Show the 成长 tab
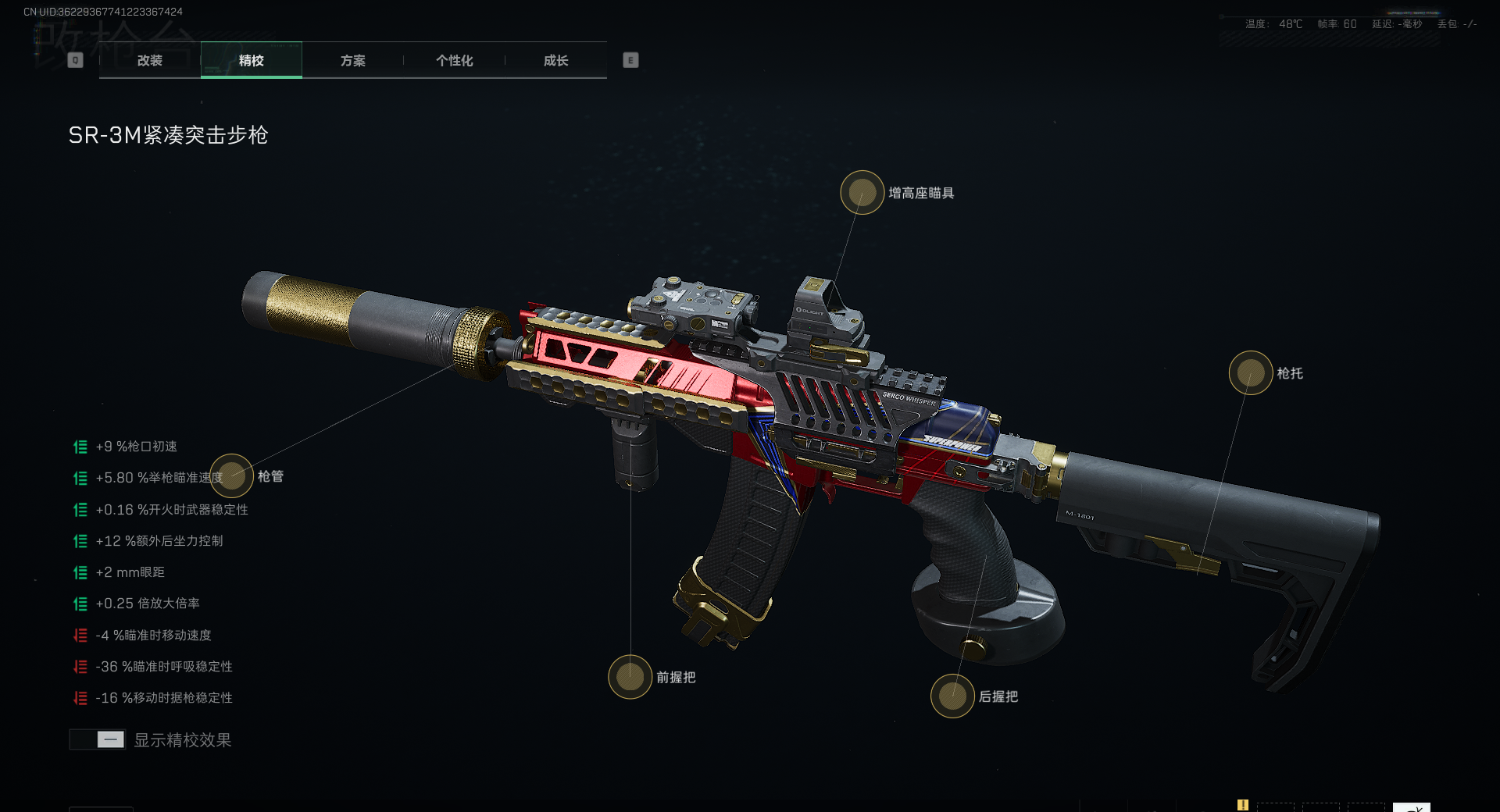 pos(555,60)
